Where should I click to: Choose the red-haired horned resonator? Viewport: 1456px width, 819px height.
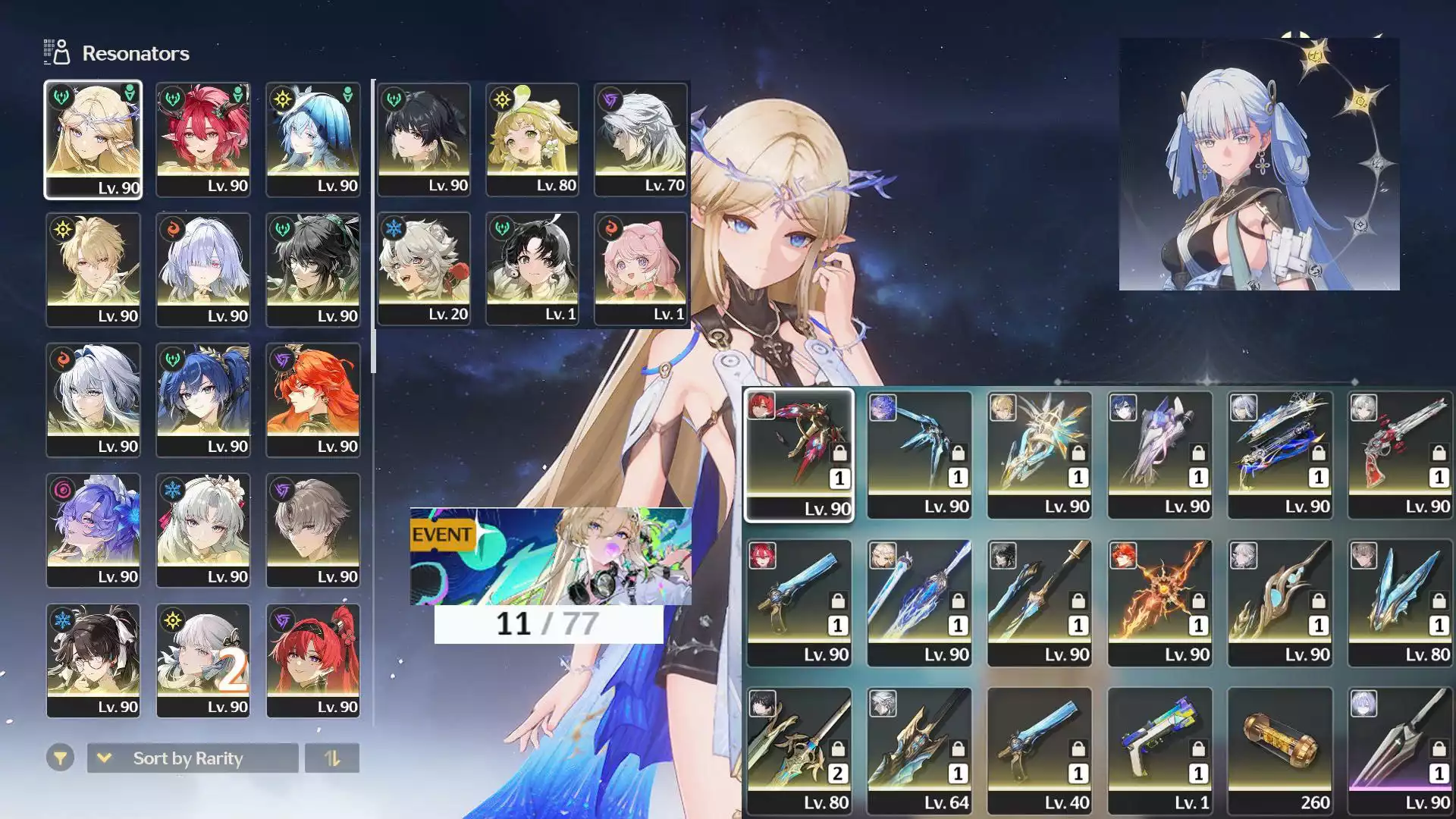(203, 140)
